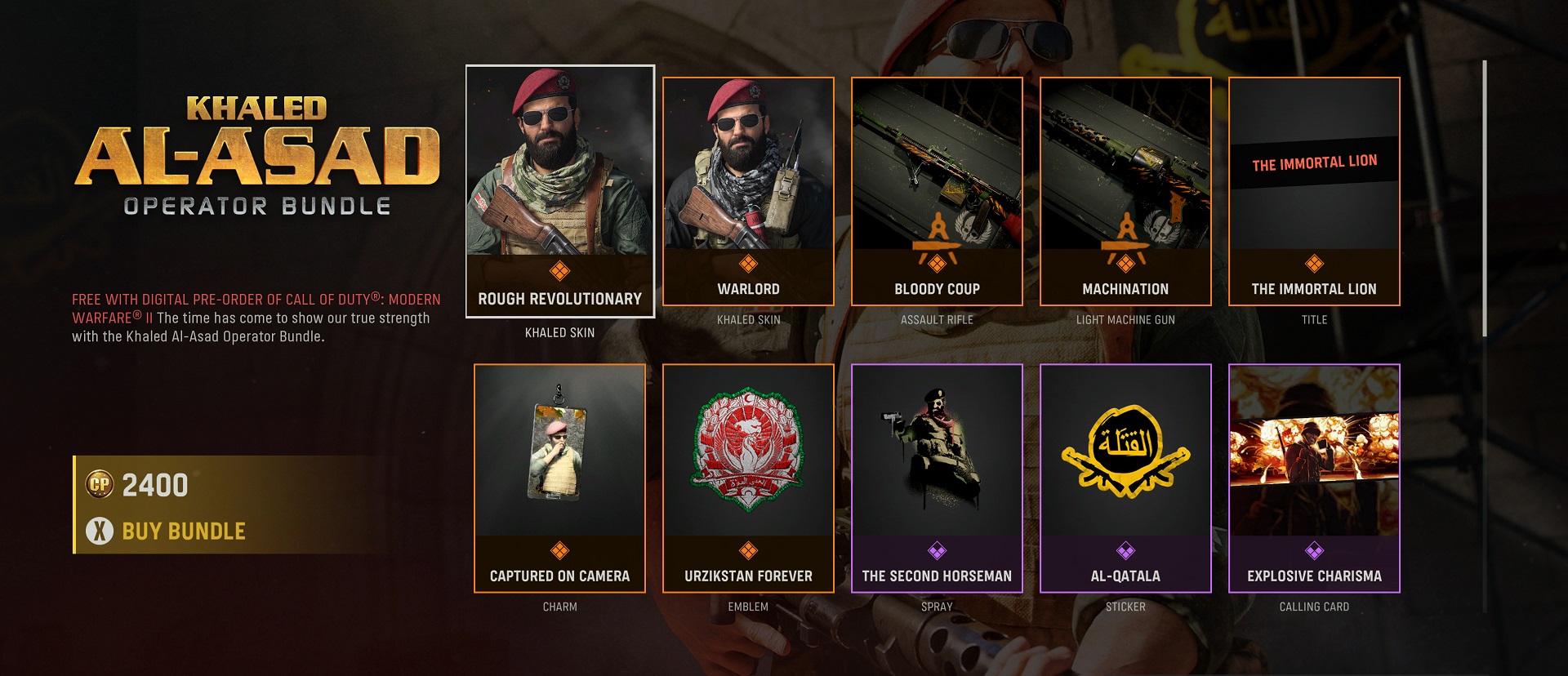Click the rarity diamond on Rough Revolutionary card
Viewport: 1568px width, 676px height.
point(559,268)
